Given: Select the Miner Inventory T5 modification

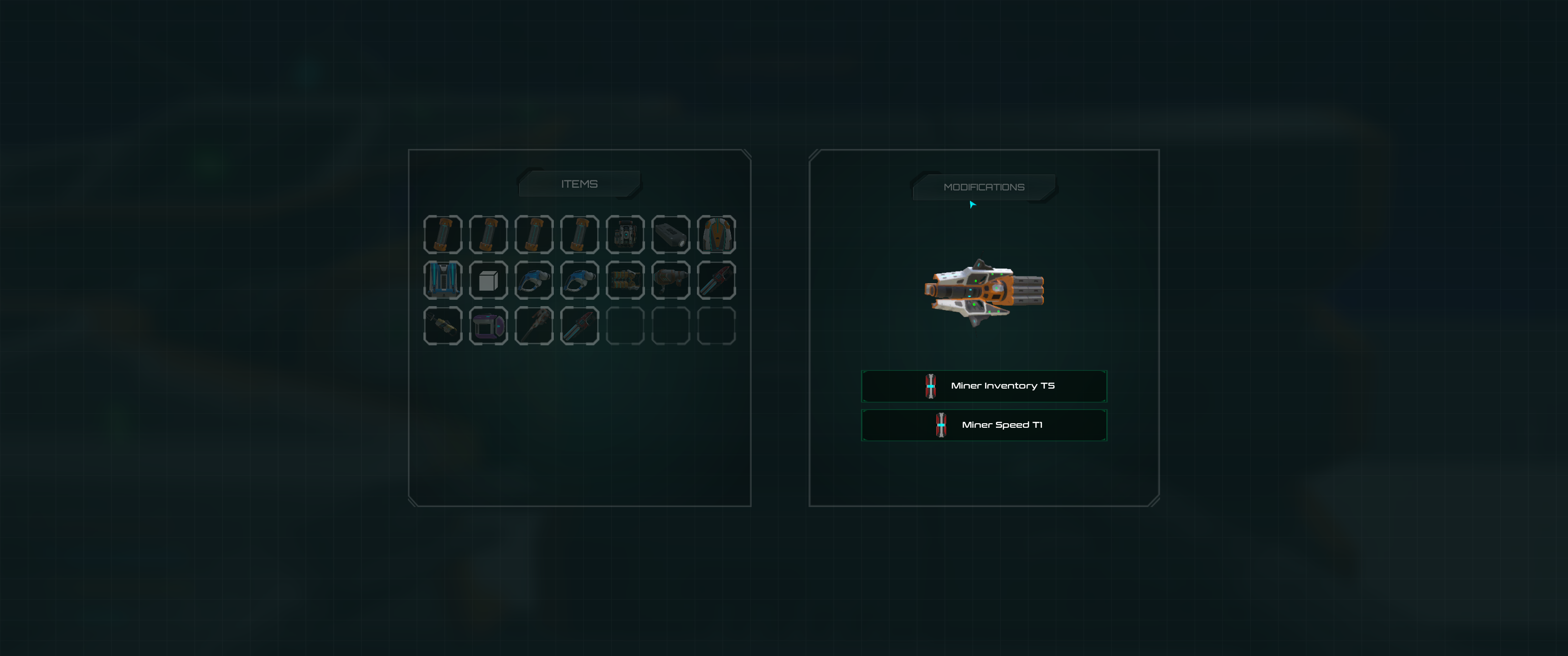Looking at the screenshot, I should pyautogui.click(x=984, y=386).
